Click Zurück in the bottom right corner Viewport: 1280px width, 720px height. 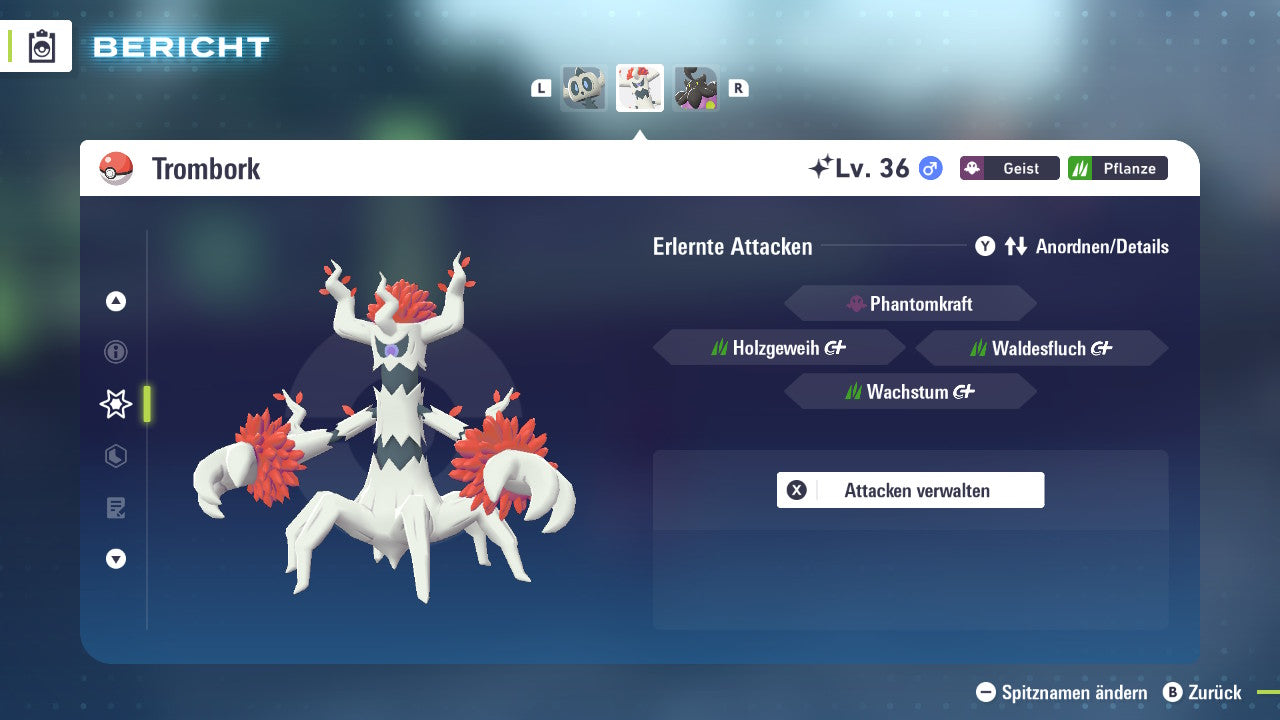tap(1213, 692)
